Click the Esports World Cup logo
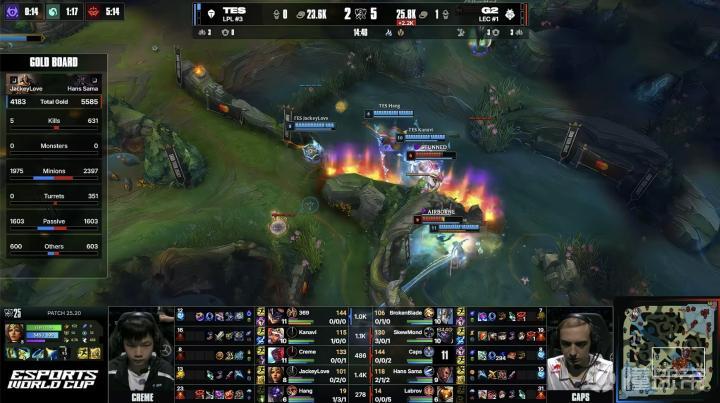 52,382
